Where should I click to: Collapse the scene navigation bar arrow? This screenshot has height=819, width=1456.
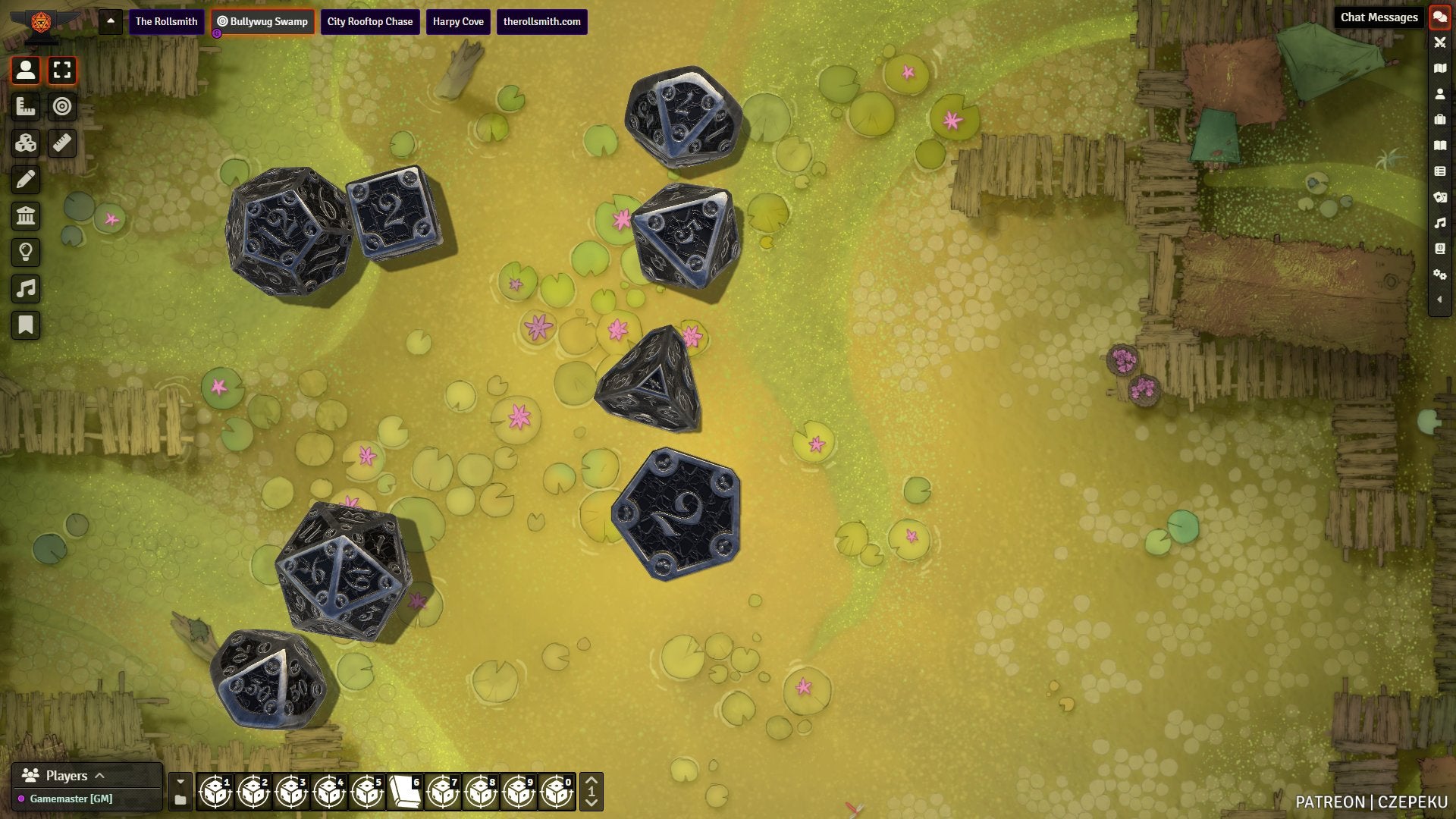(111, 21)
